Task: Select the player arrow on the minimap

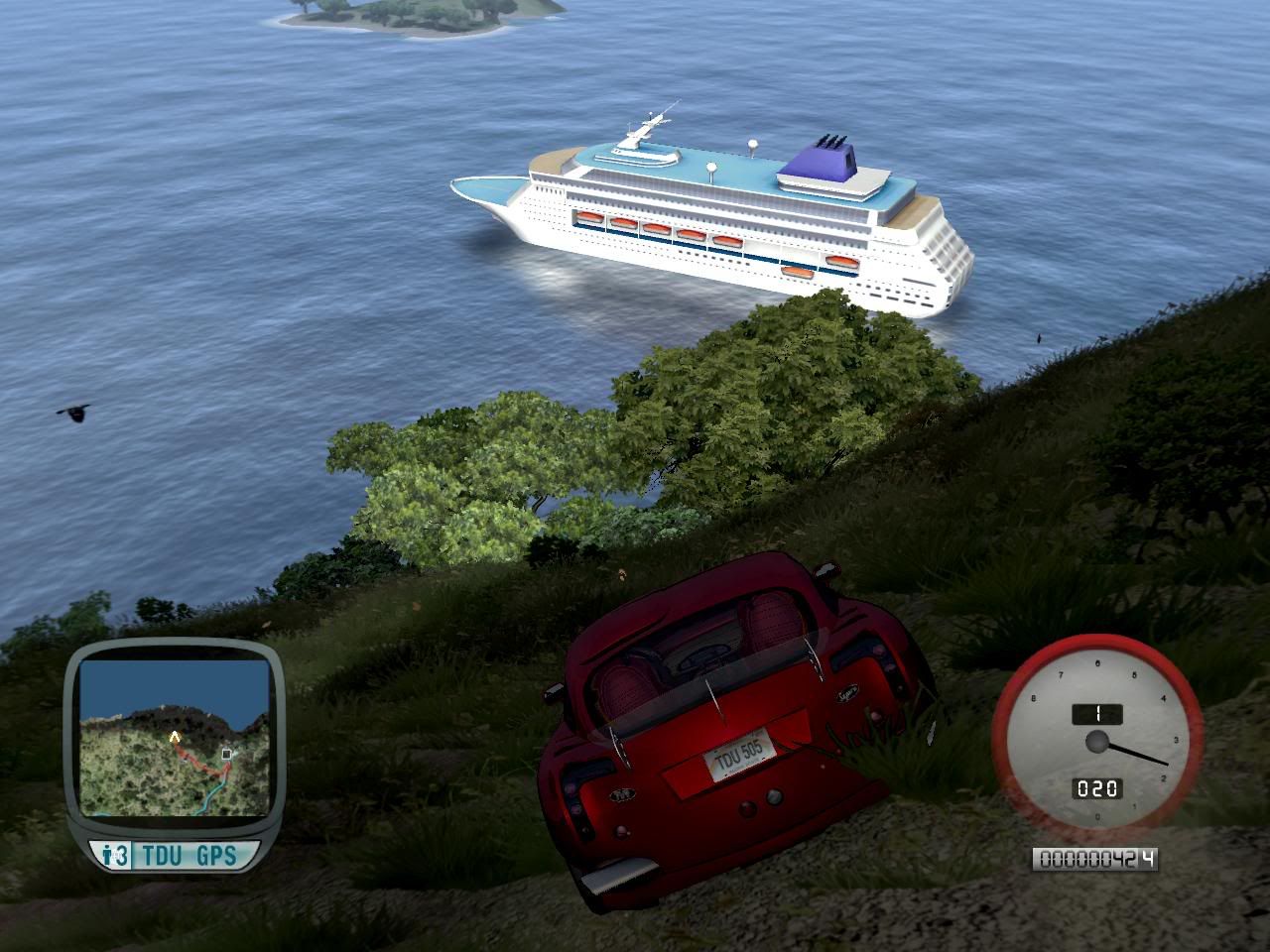Action: tap(176, 737)
